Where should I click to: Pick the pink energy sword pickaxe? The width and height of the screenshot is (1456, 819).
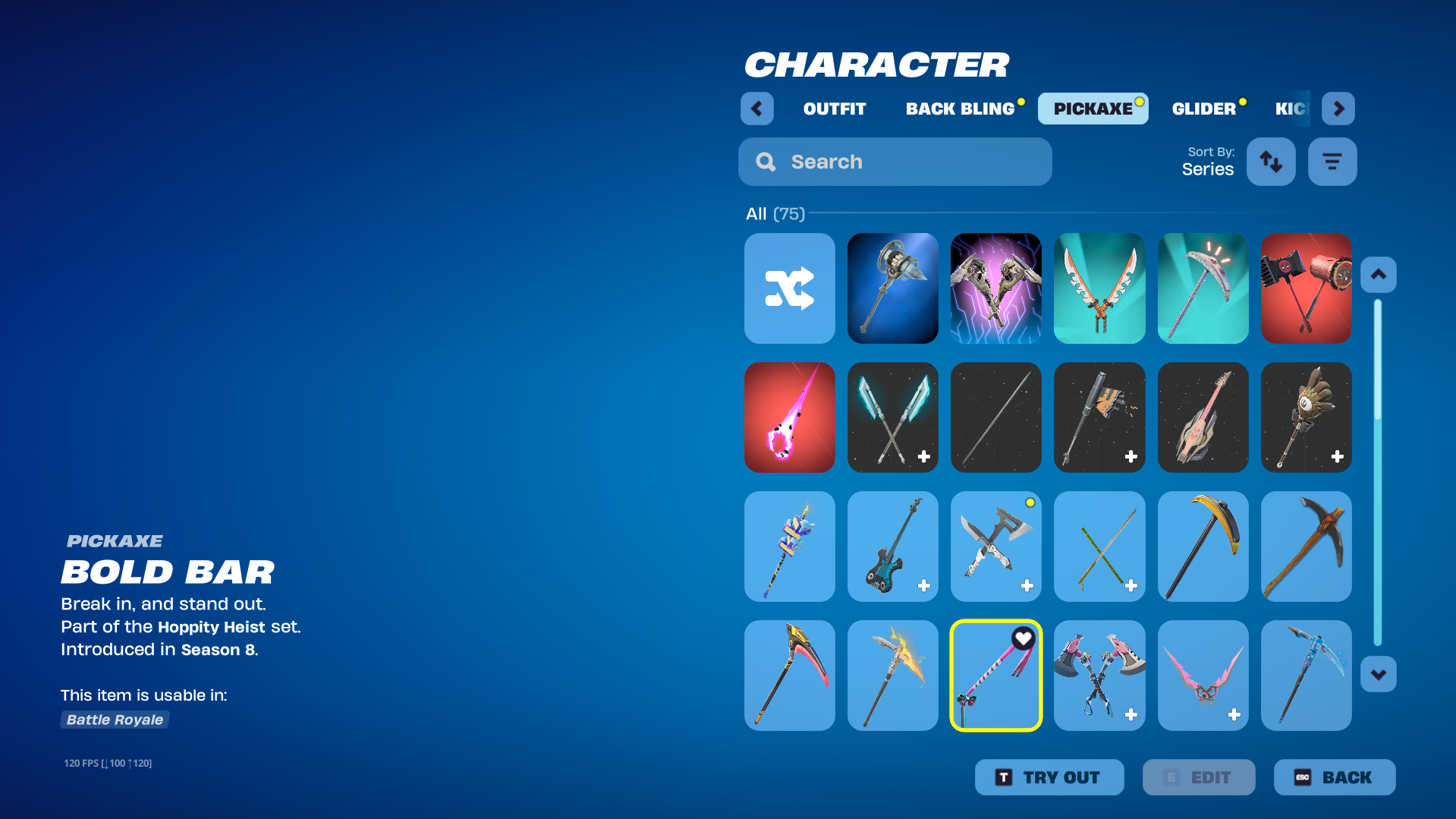789,417
